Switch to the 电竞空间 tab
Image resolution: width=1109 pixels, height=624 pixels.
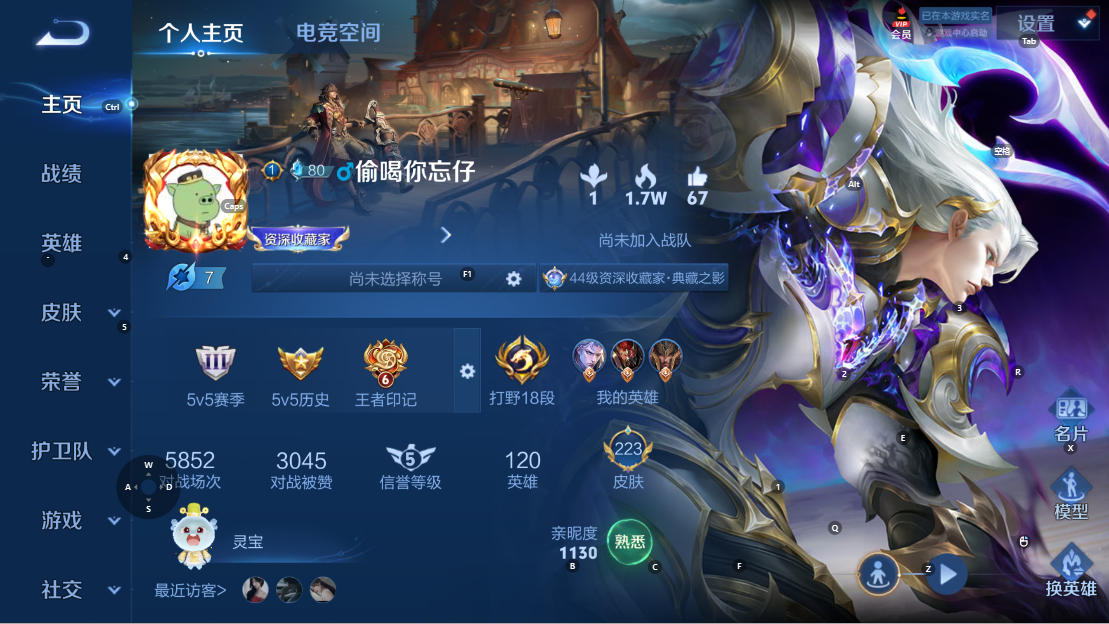[x=338, y=32]
